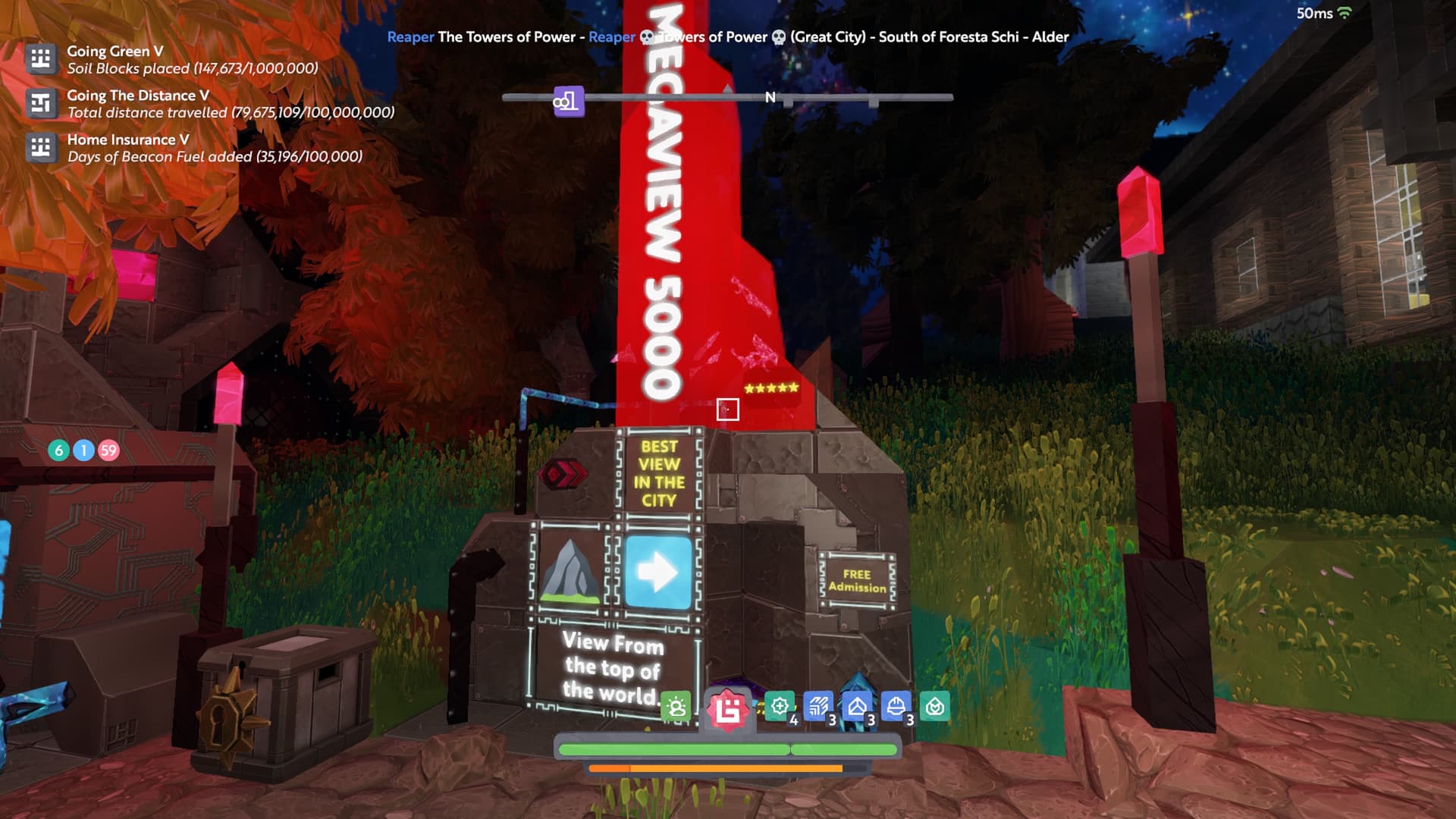Click the North marker on the compass
1456x819 pixels.
click(x=770, y=97)
